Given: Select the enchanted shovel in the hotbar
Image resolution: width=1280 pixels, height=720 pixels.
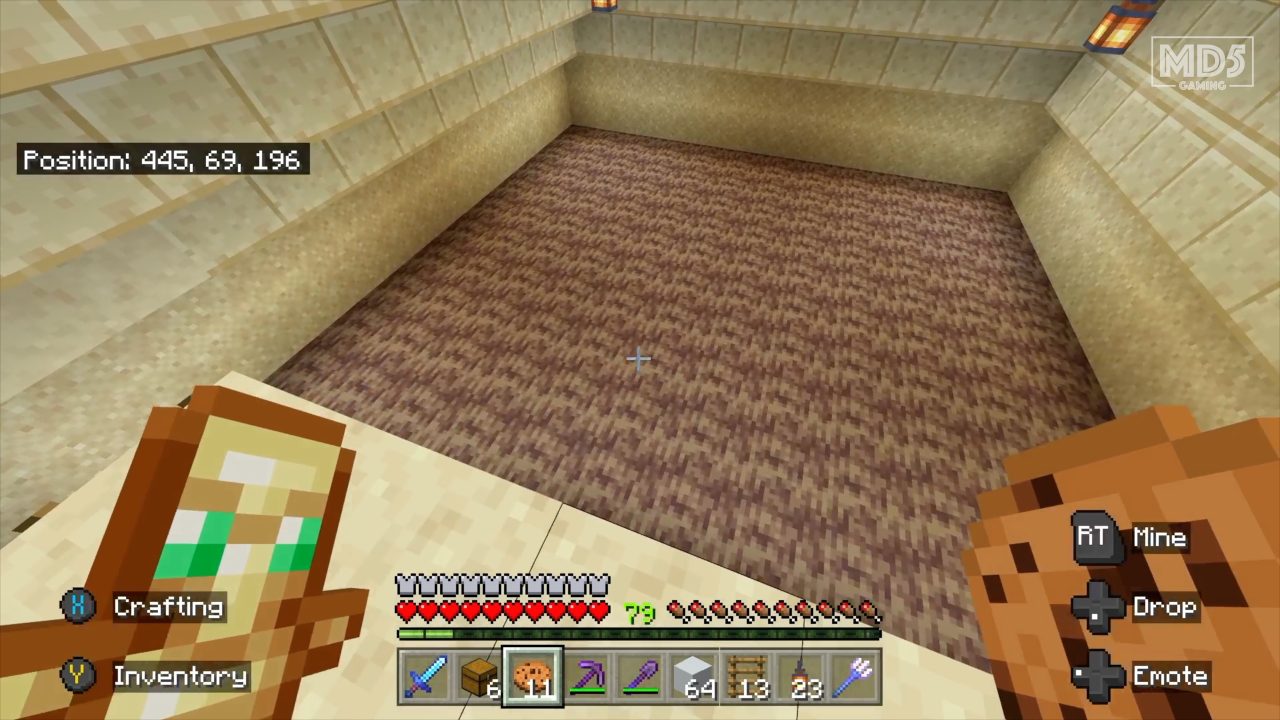Looking at the screenshot, I should coord(640,678).
